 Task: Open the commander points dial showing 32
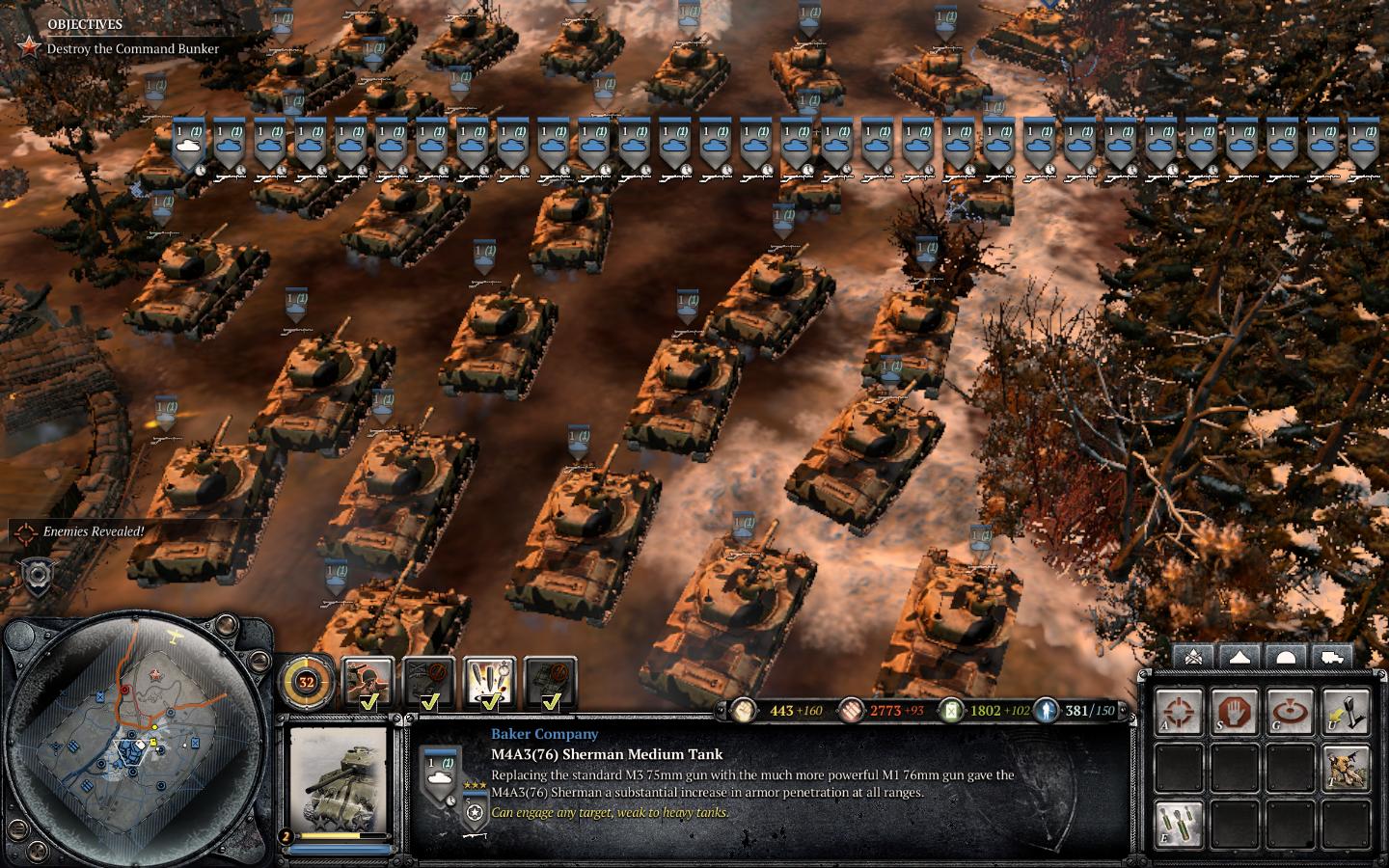click(307, 682)
